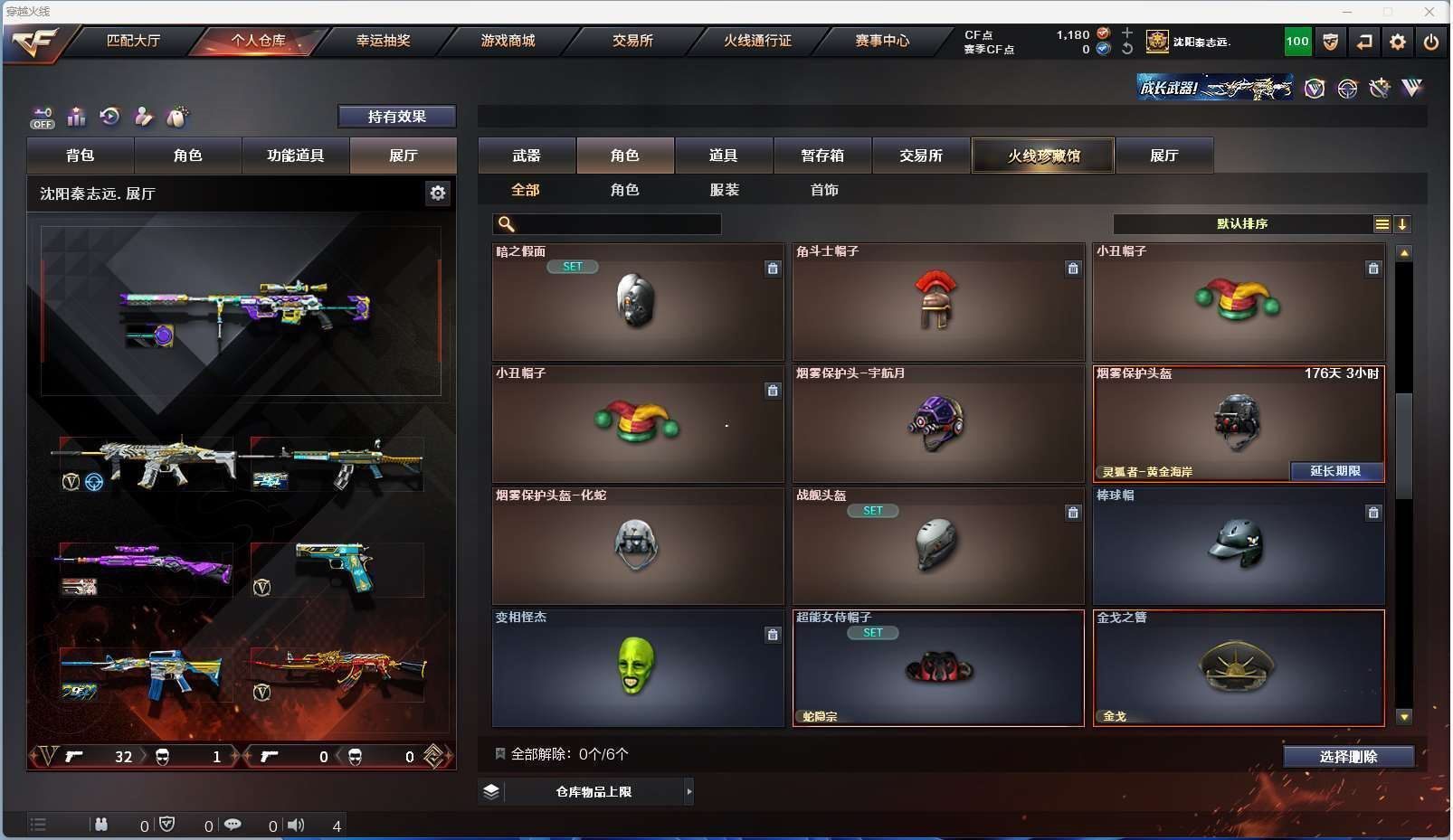Screen dimensions: 1453x840
Task: Select the 服装 clothing subcategory
Action: (725, 190)
